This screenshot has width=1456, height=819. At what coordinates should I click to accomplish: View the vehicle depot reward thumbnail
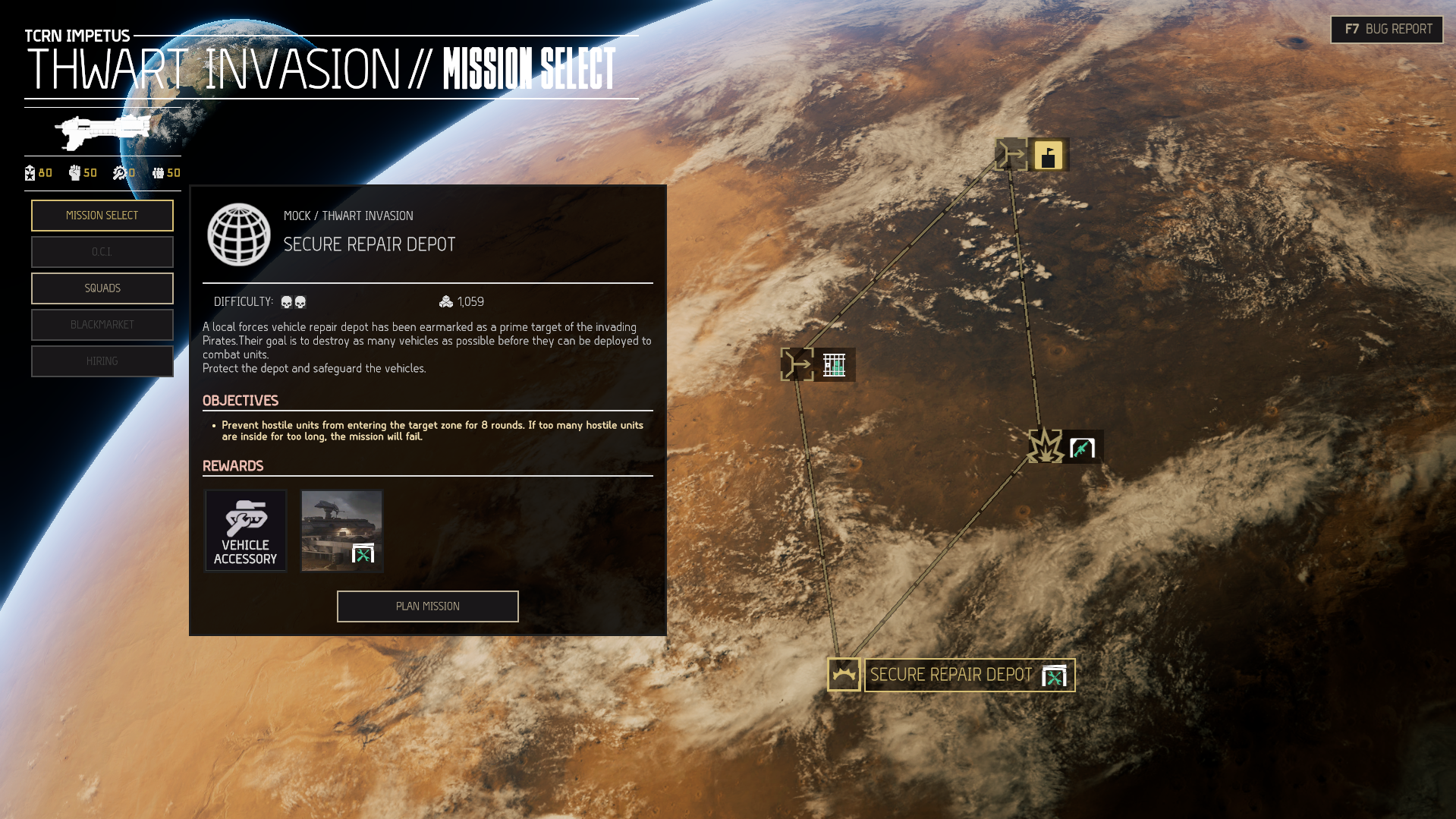[341, 531]
